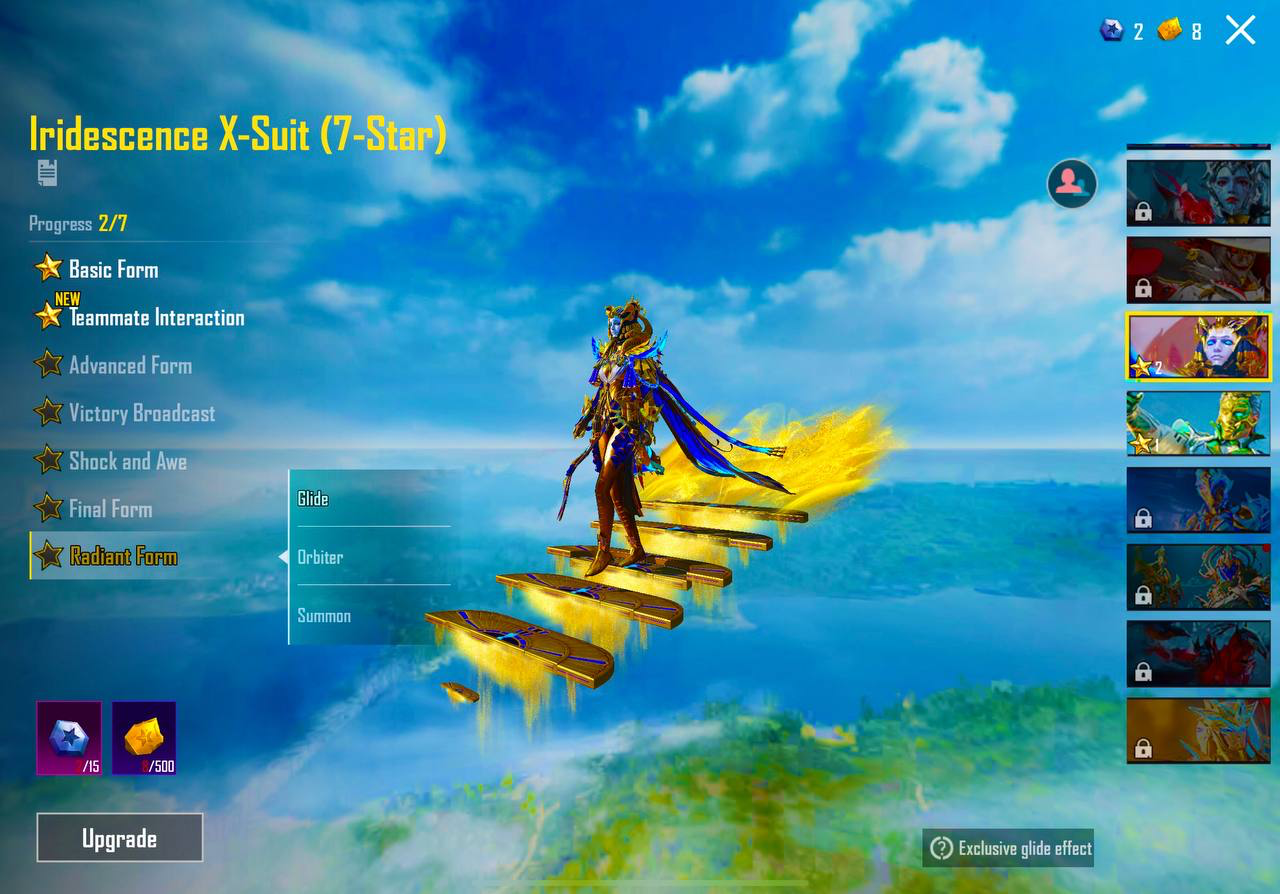The image size is (1280, 894).
Task: Select the Shock and Awe stage
Action: [127, 461]
